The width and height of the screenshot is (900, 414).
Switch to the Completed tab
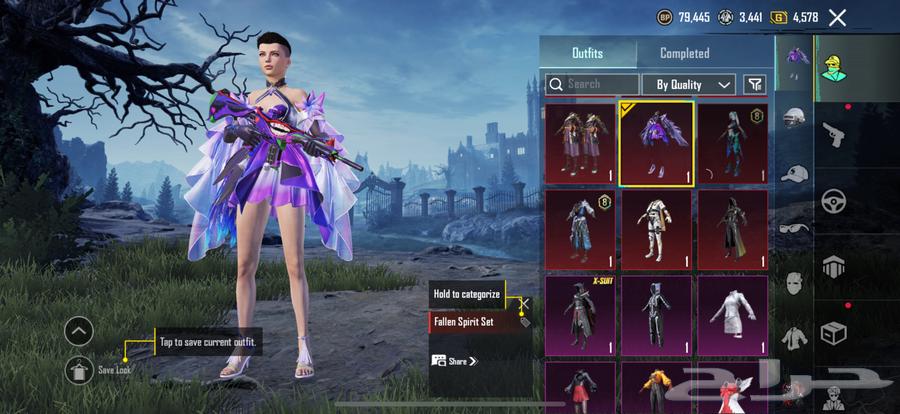coord(685,53)
